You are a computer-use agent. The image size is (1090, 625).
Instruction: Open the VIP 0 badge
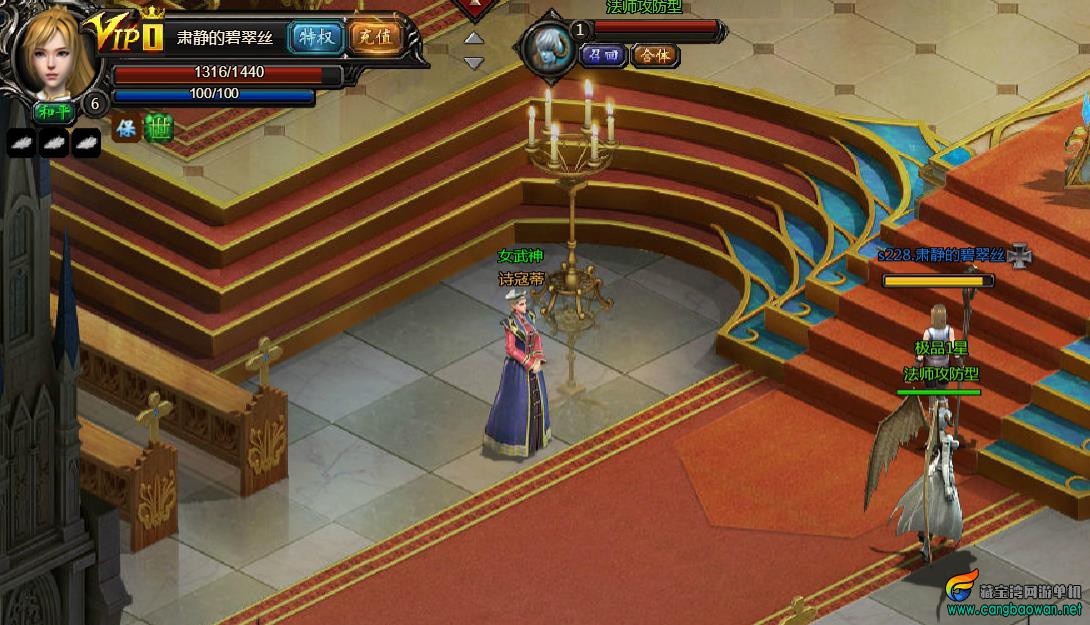125,34
